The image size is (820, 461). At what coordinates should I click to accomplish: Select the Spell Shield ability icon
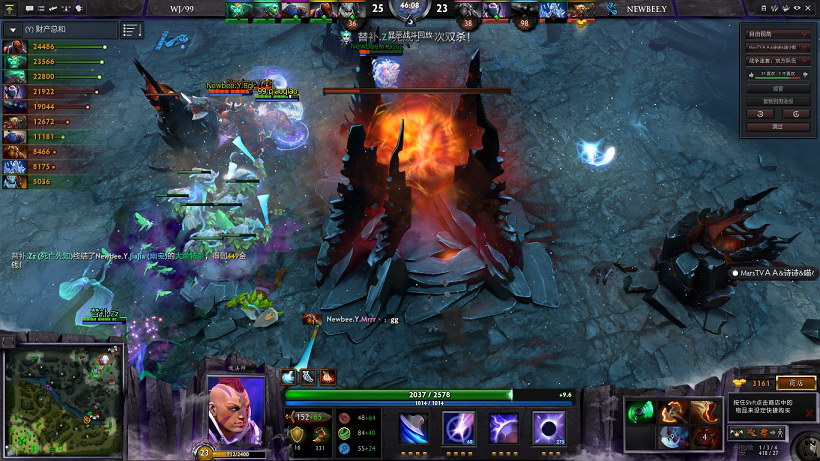pos(502,427)
